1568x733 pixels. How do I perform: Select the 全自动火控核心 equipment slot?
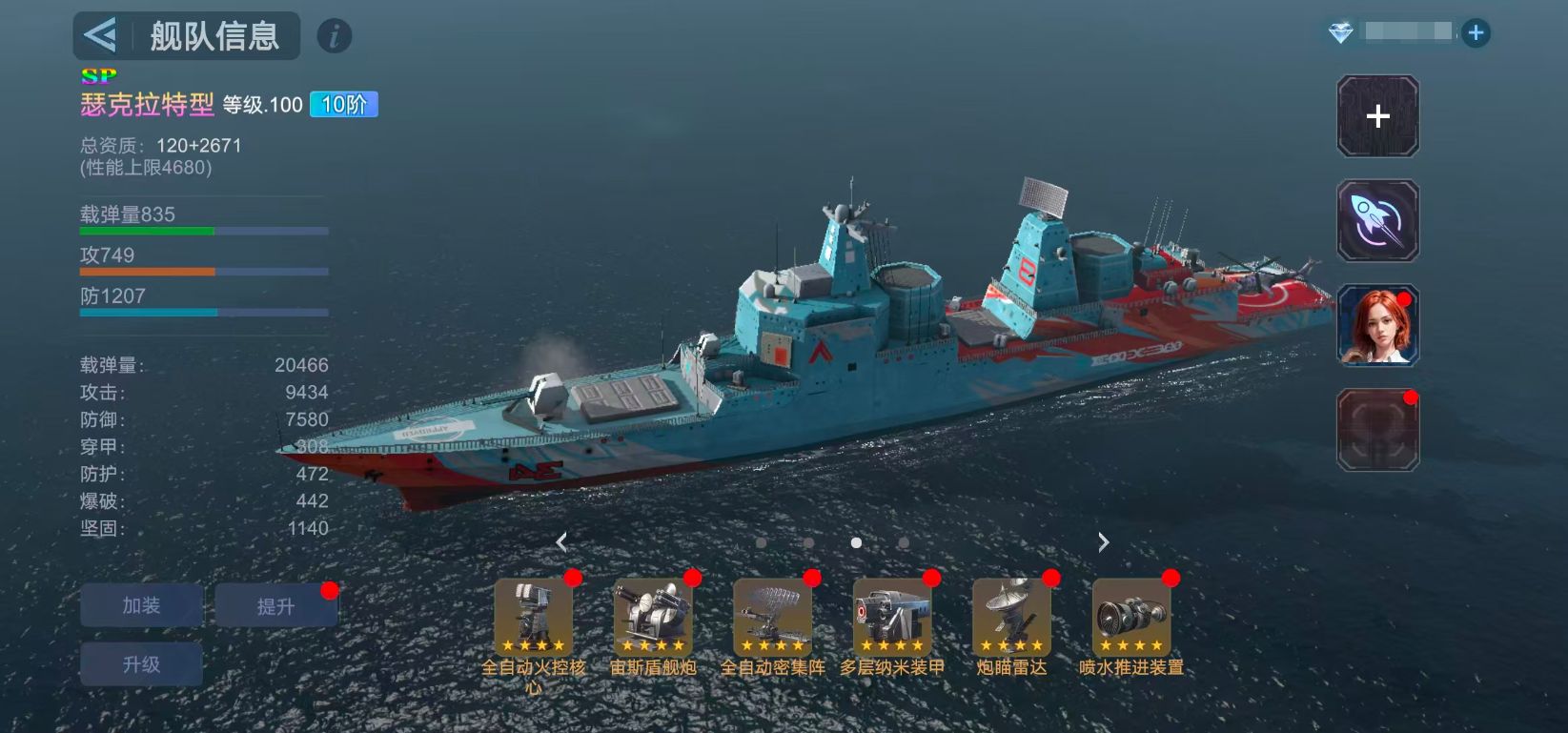coord(533,617)
